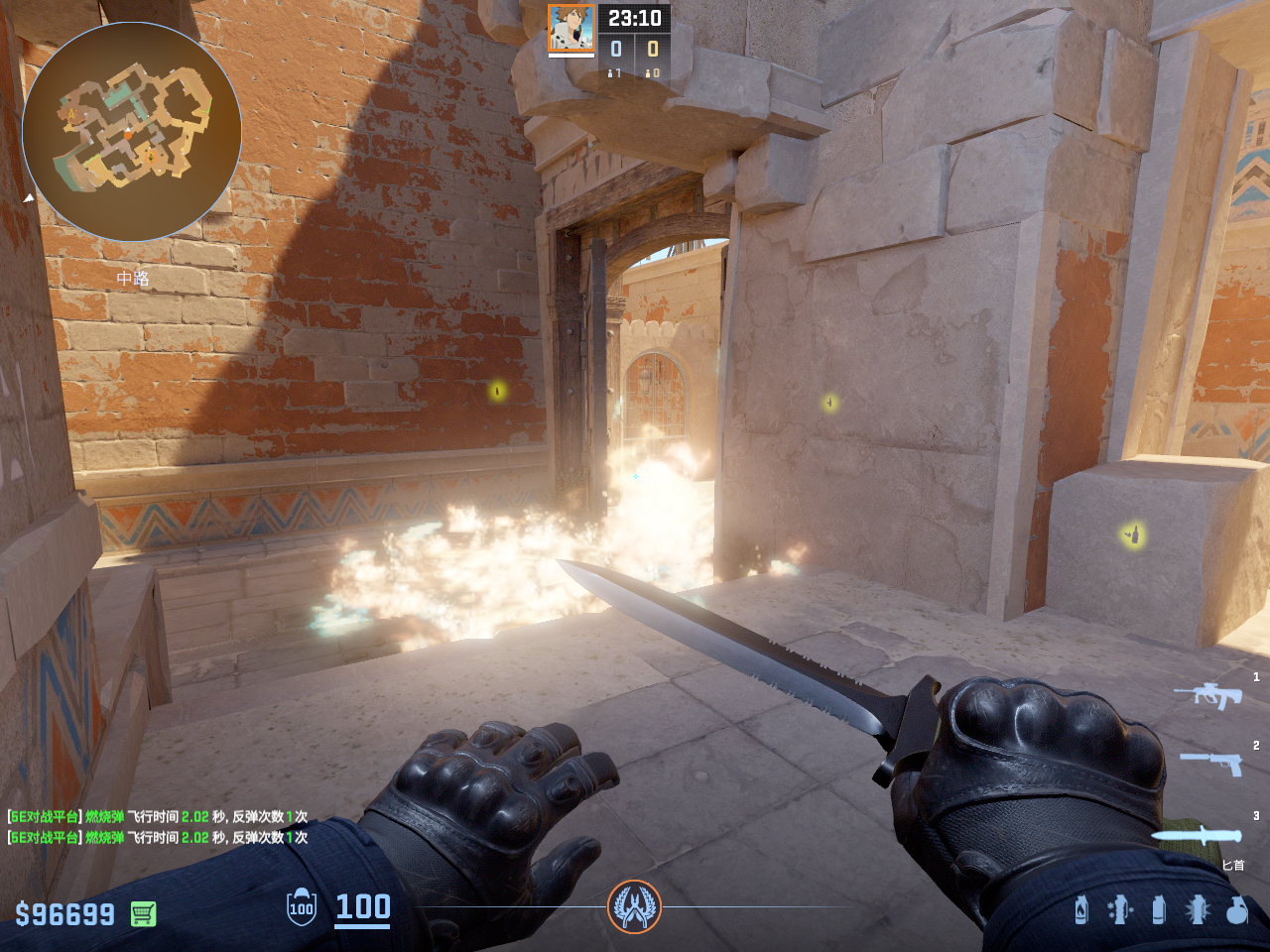Click the circular minimap radar
1270x952 pixels.
coord(131,131)
